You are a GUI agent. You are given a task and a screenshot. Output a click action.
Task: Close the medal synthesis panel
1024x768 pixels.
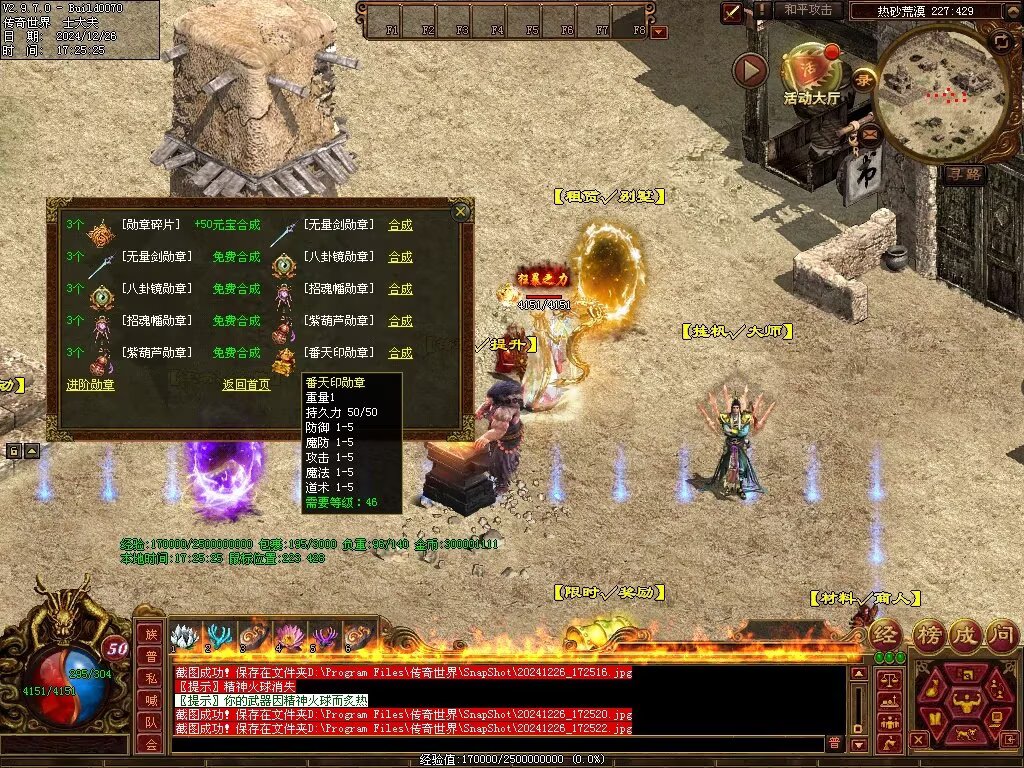[x=460, y=211]
